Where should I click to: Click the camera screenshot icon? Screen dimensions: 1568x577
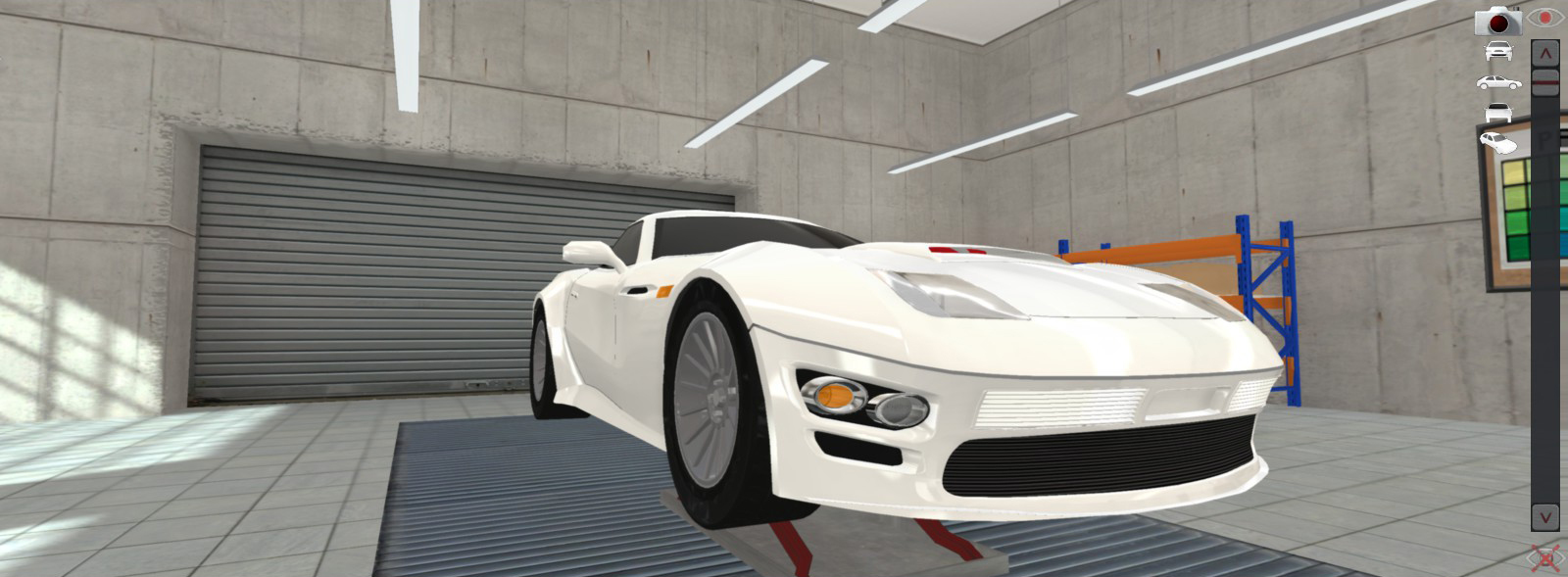(x=1497, y=21)
